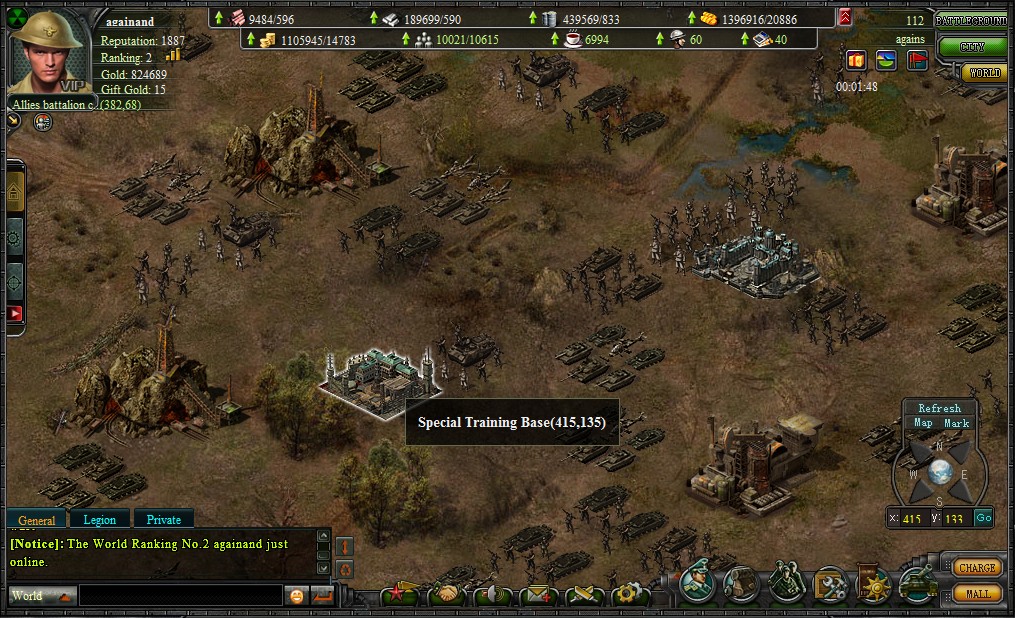The image size is (1015, 618).
Task: Open the World chat channel dropdown
Action: click(41, 596)
